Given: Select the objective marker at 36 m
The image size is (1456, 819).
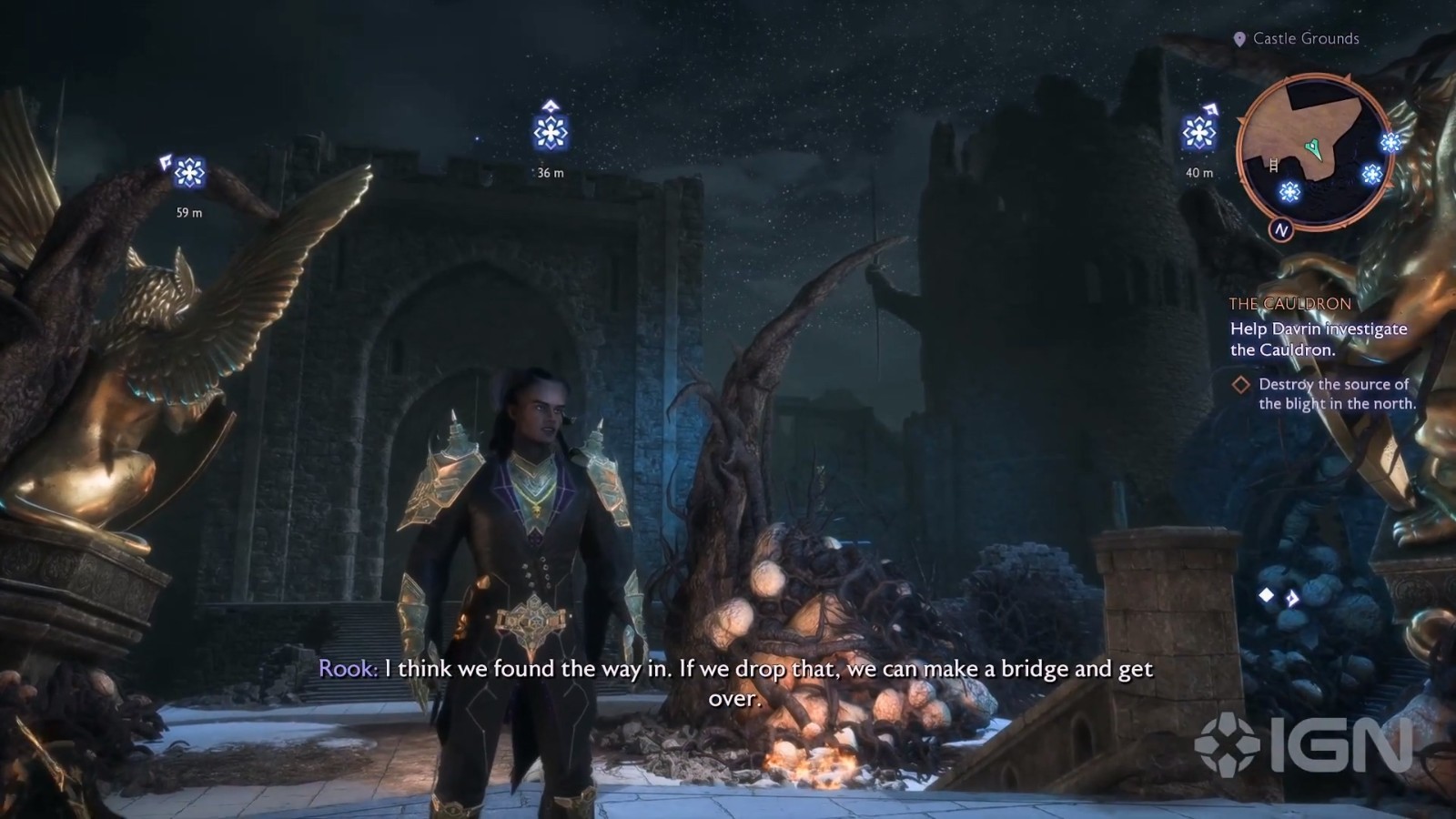Looking at the screenshot, I should tap(551, 133).
